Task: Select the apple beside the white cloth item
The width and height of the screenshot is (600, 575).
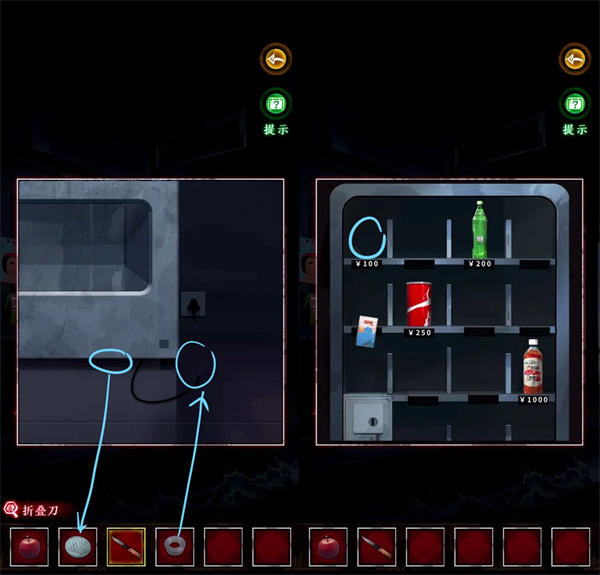Action: pyautogui.click(x=29, y=546)
